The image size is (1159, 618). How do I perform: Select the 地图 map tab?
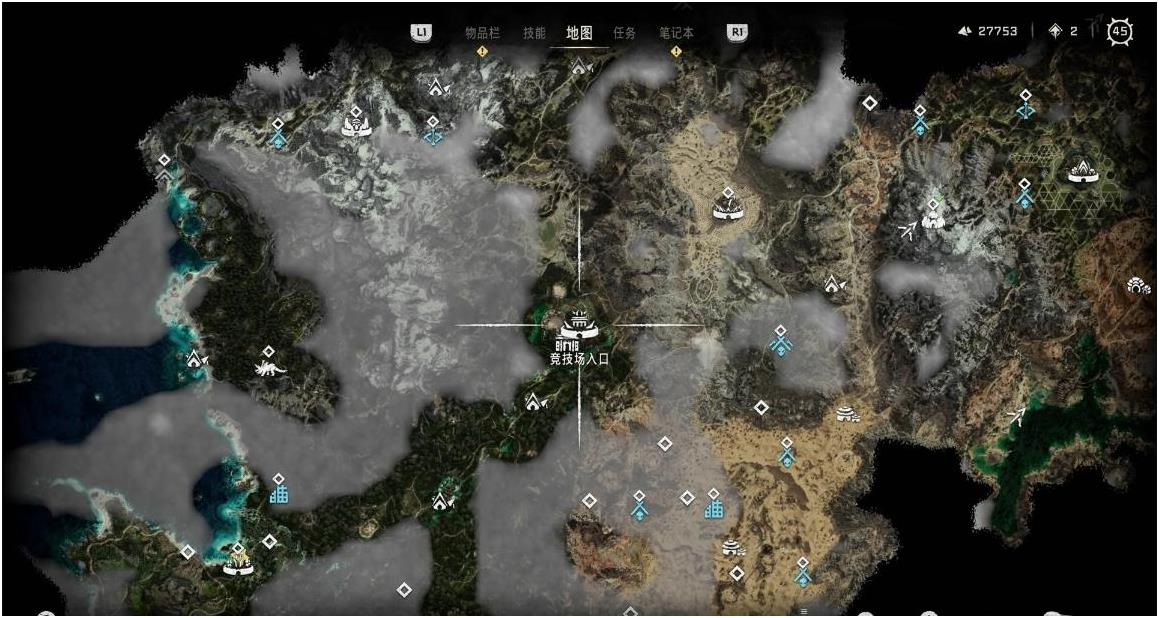point(579,32)
